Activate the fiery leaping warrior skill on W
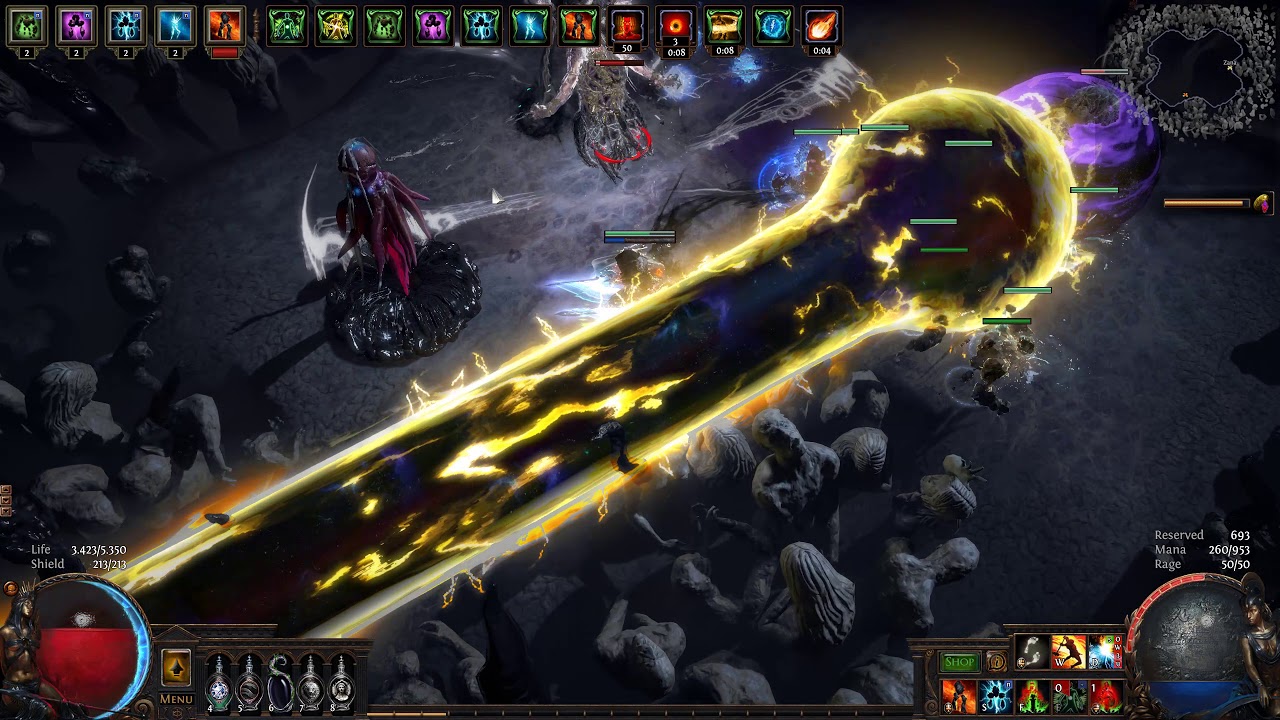The height and width of the screenshot is (720, 1280). point(1068,652)
